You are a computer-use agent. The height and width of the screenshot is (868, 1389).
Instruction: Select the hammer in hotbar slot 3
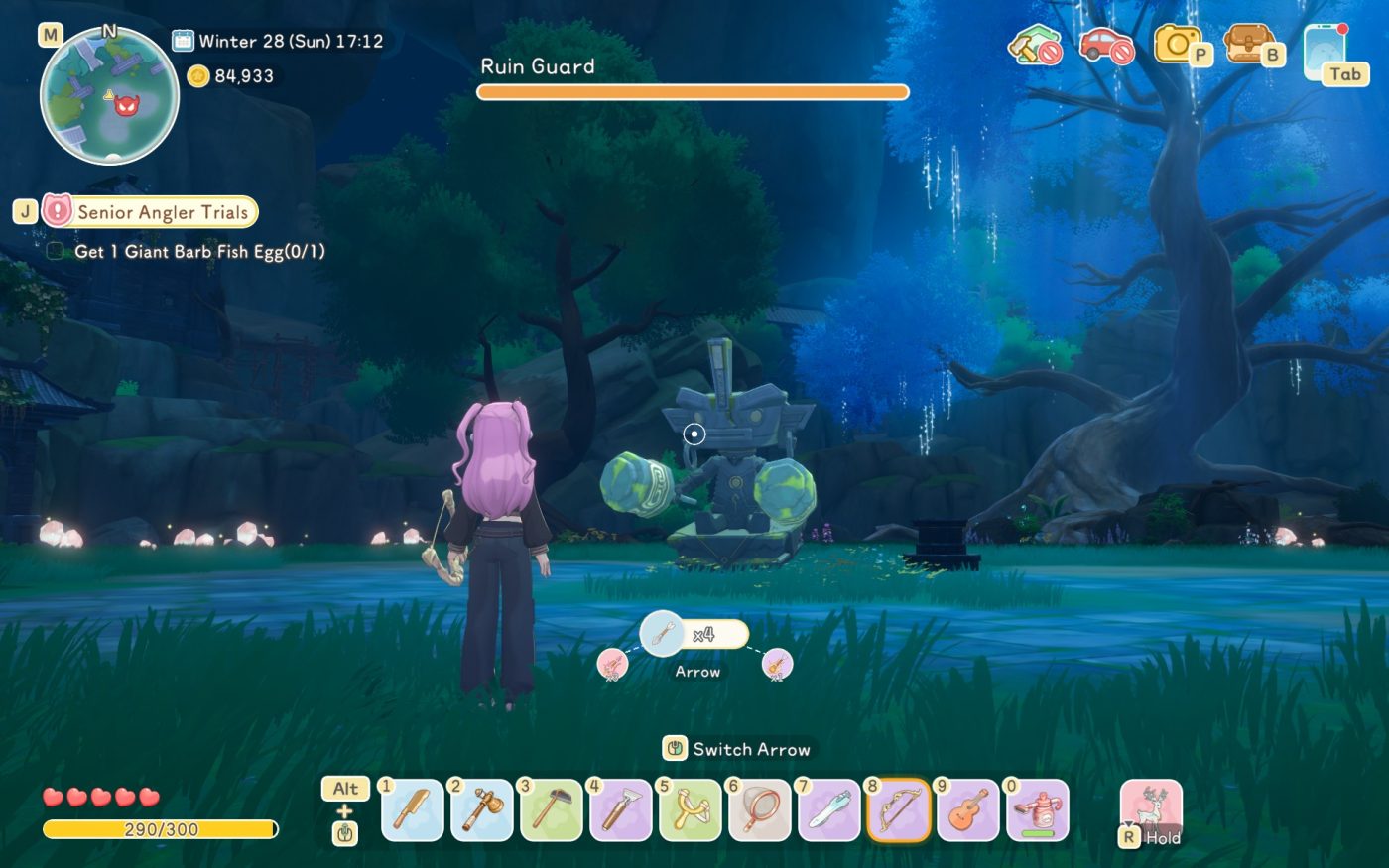click(x=551, y=811)
